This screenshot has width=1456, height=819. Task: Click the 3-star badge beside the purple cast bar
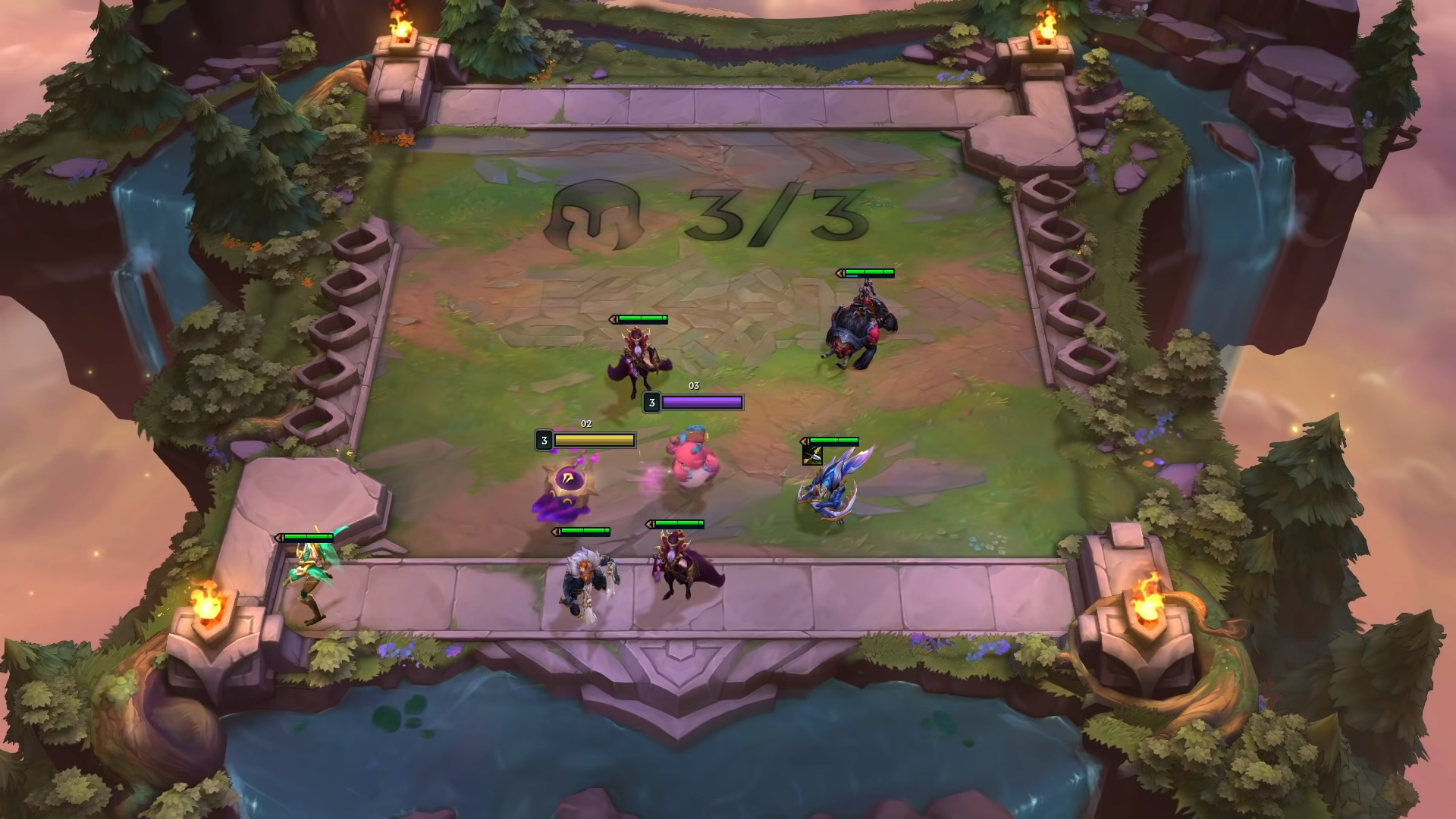(651, 403)
